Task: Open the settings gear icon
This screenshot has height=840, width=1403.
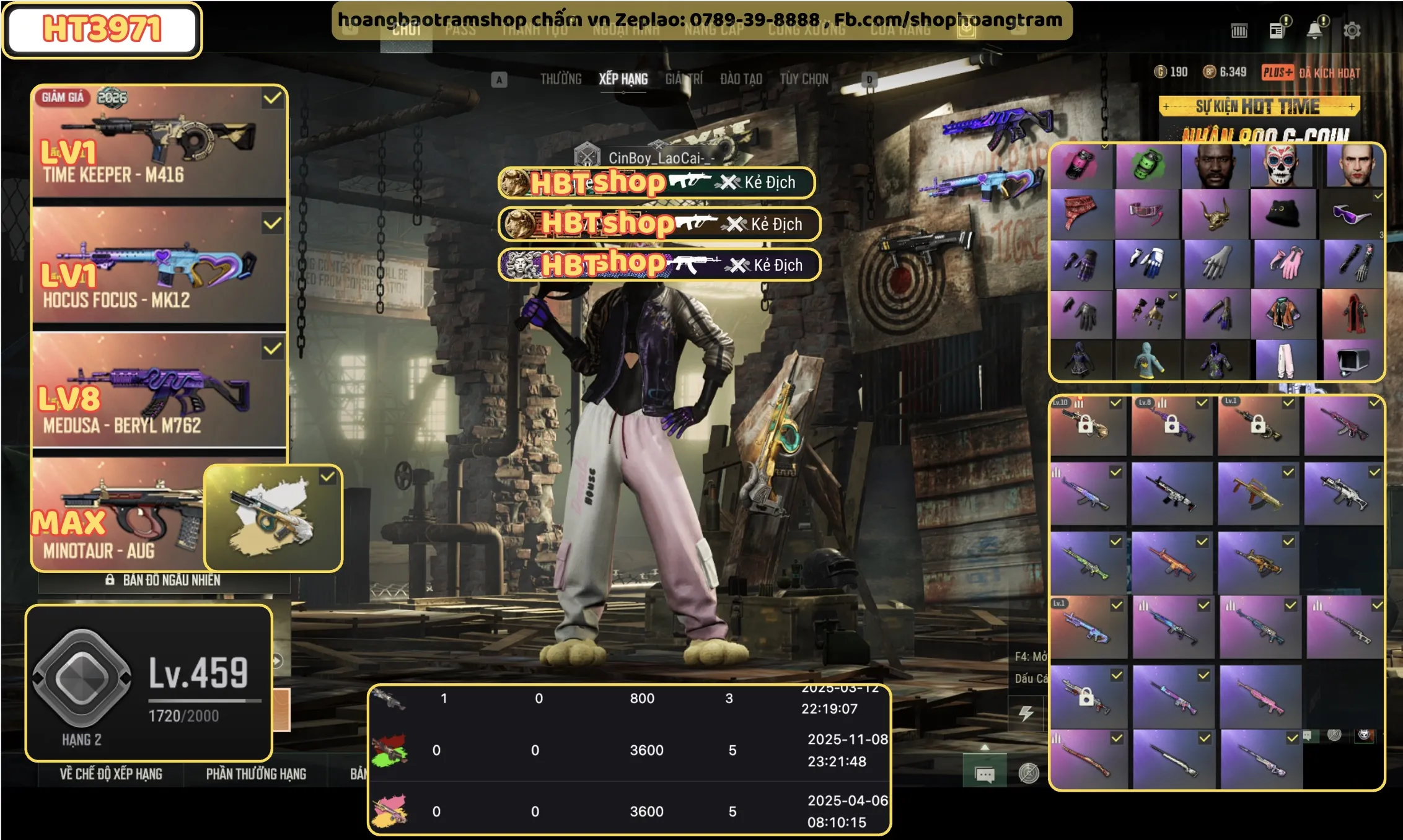Action: click(1352, 30)
